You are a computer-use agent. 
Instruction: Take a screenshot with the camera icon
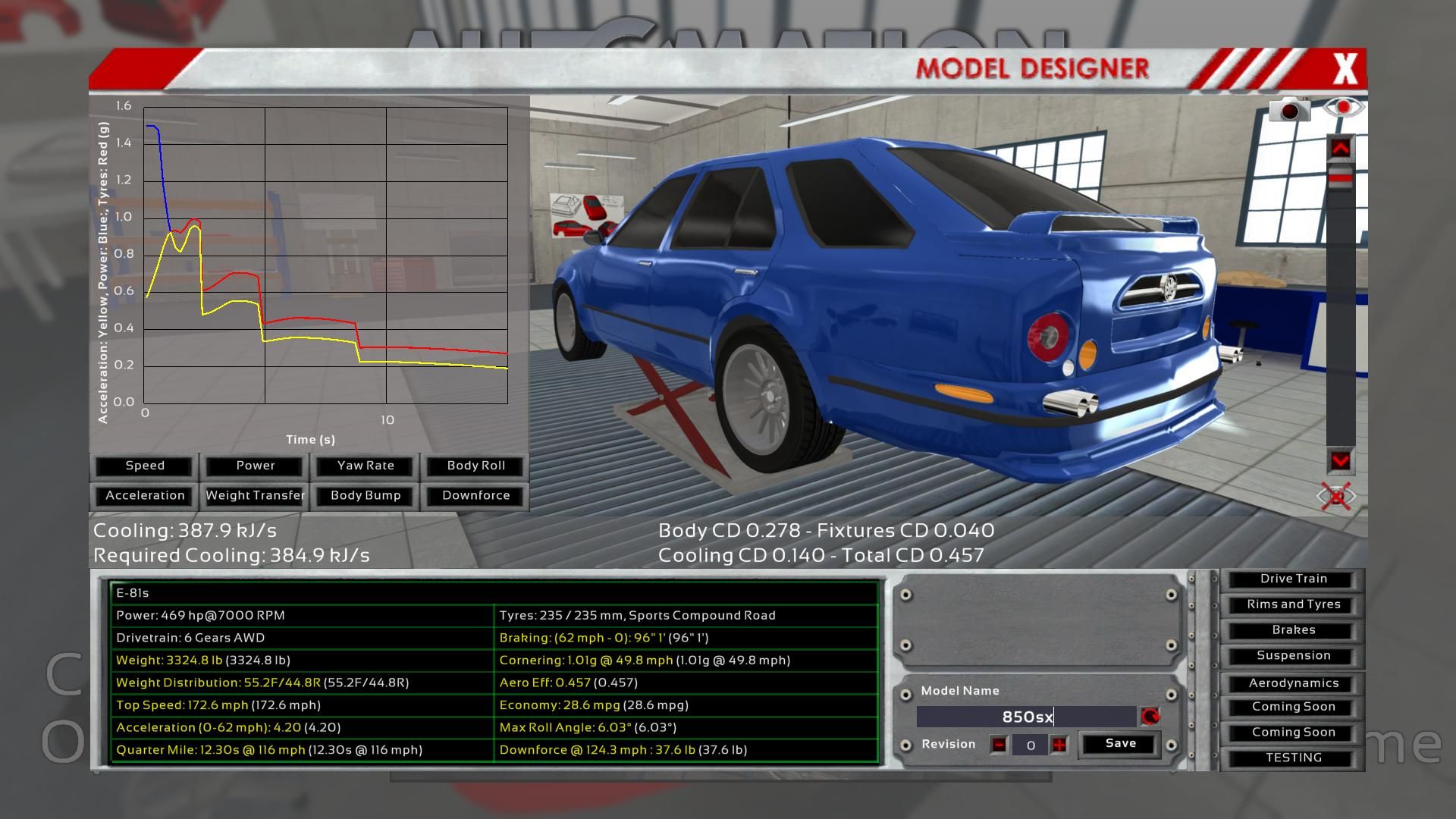(1290, 110)
